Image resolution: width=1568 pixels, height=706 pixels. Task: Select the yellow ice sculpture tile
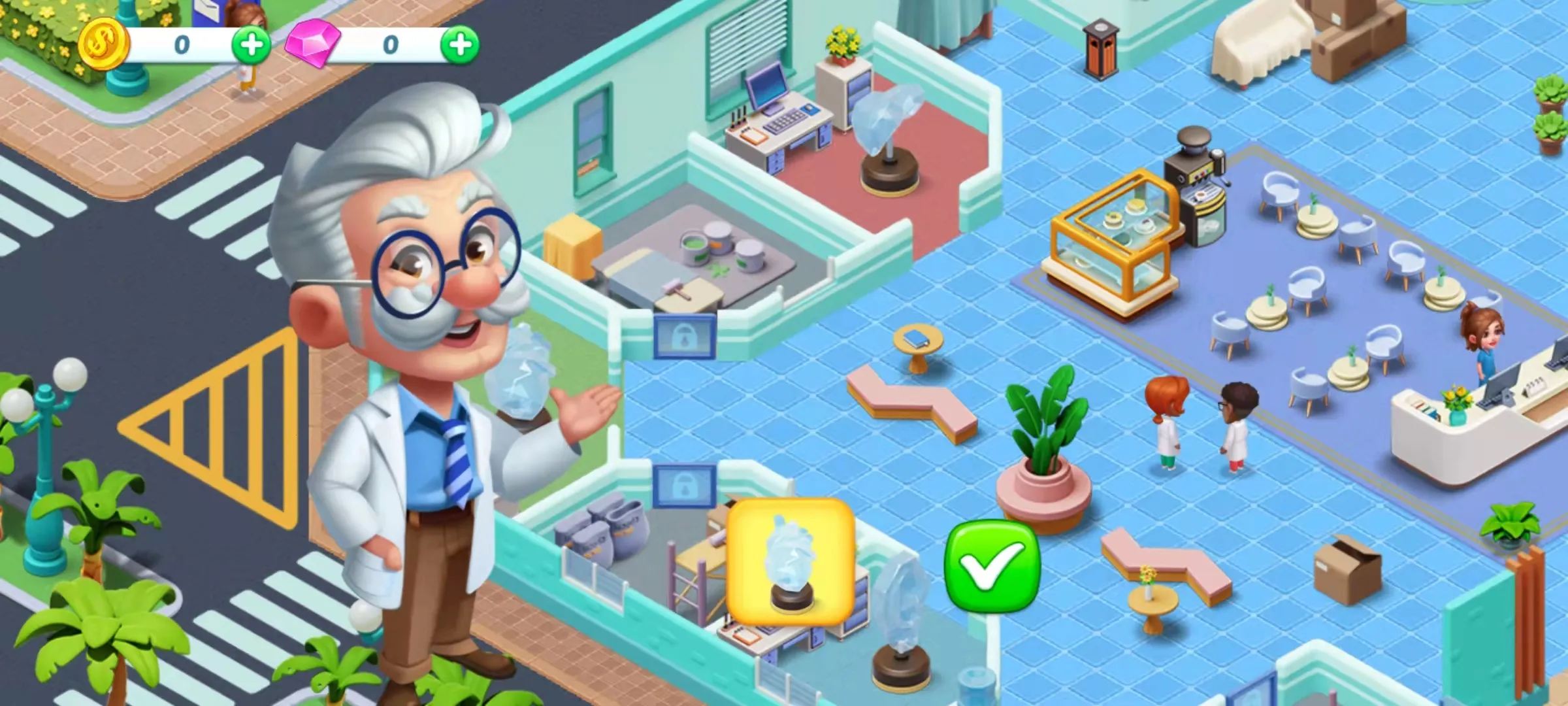[x=791, y=561]
